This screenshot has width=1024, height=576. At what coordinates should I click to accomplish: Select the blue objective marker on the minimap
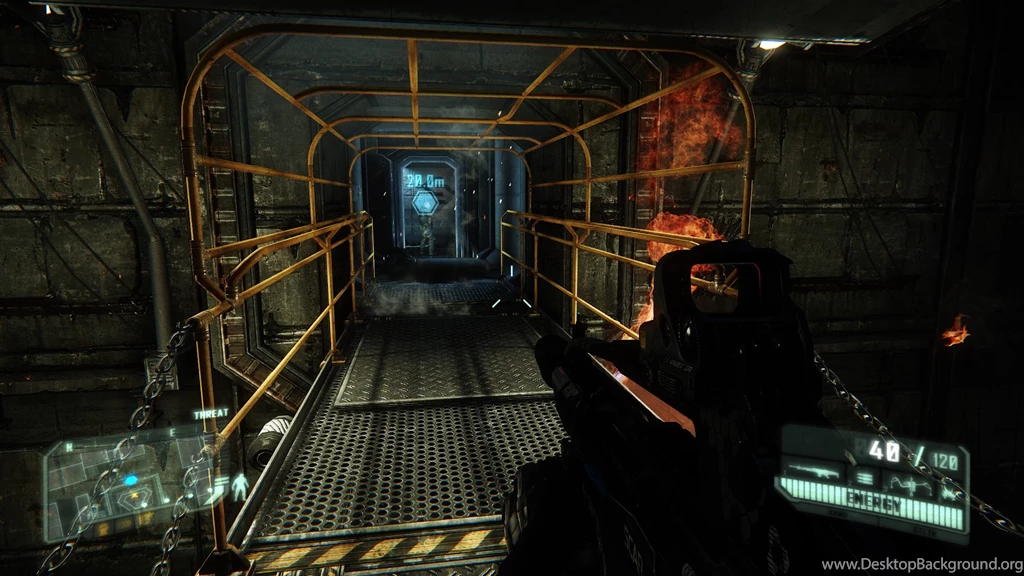coord(130,480)
